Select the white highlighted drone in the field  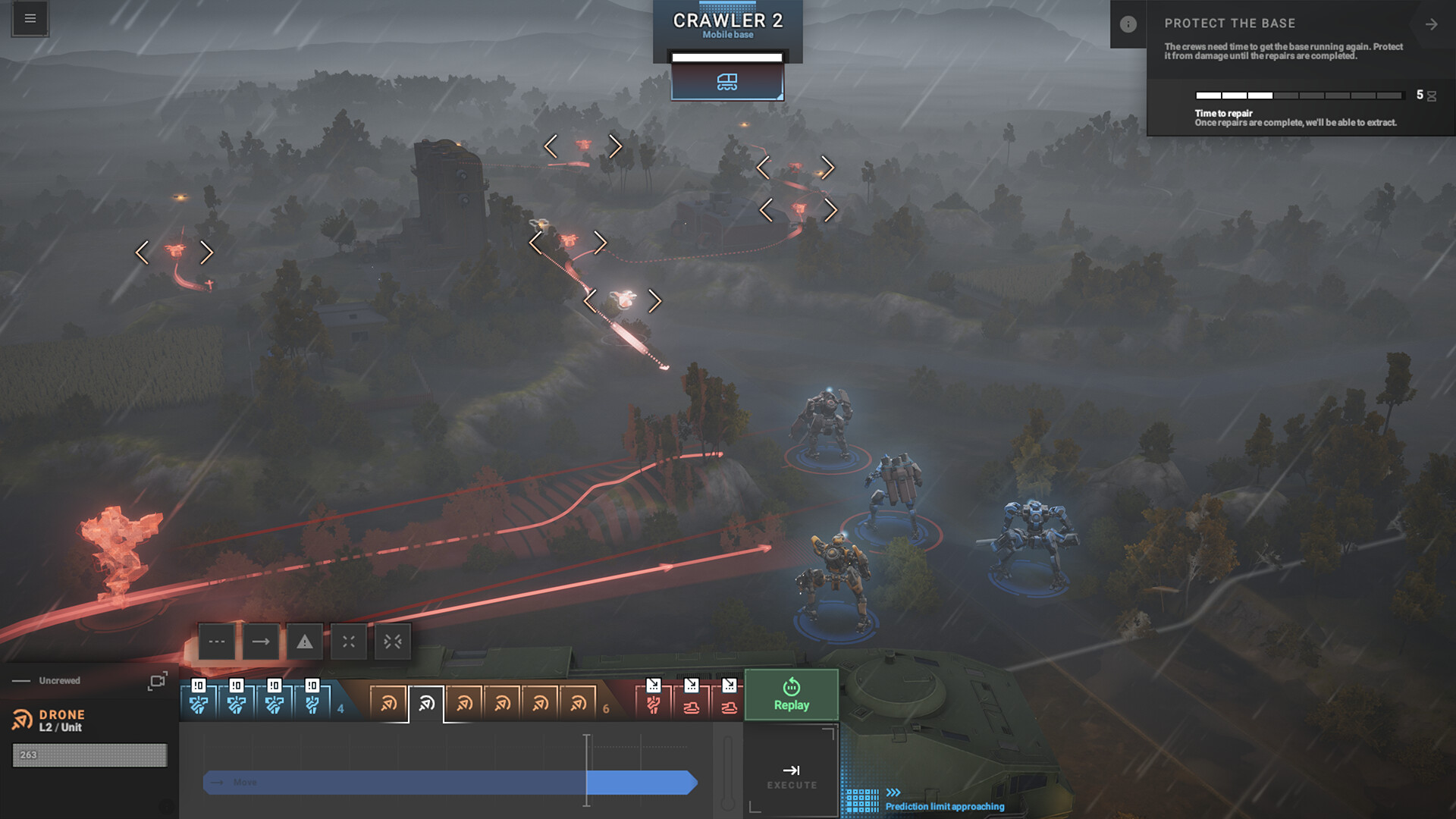click(623, 300)
